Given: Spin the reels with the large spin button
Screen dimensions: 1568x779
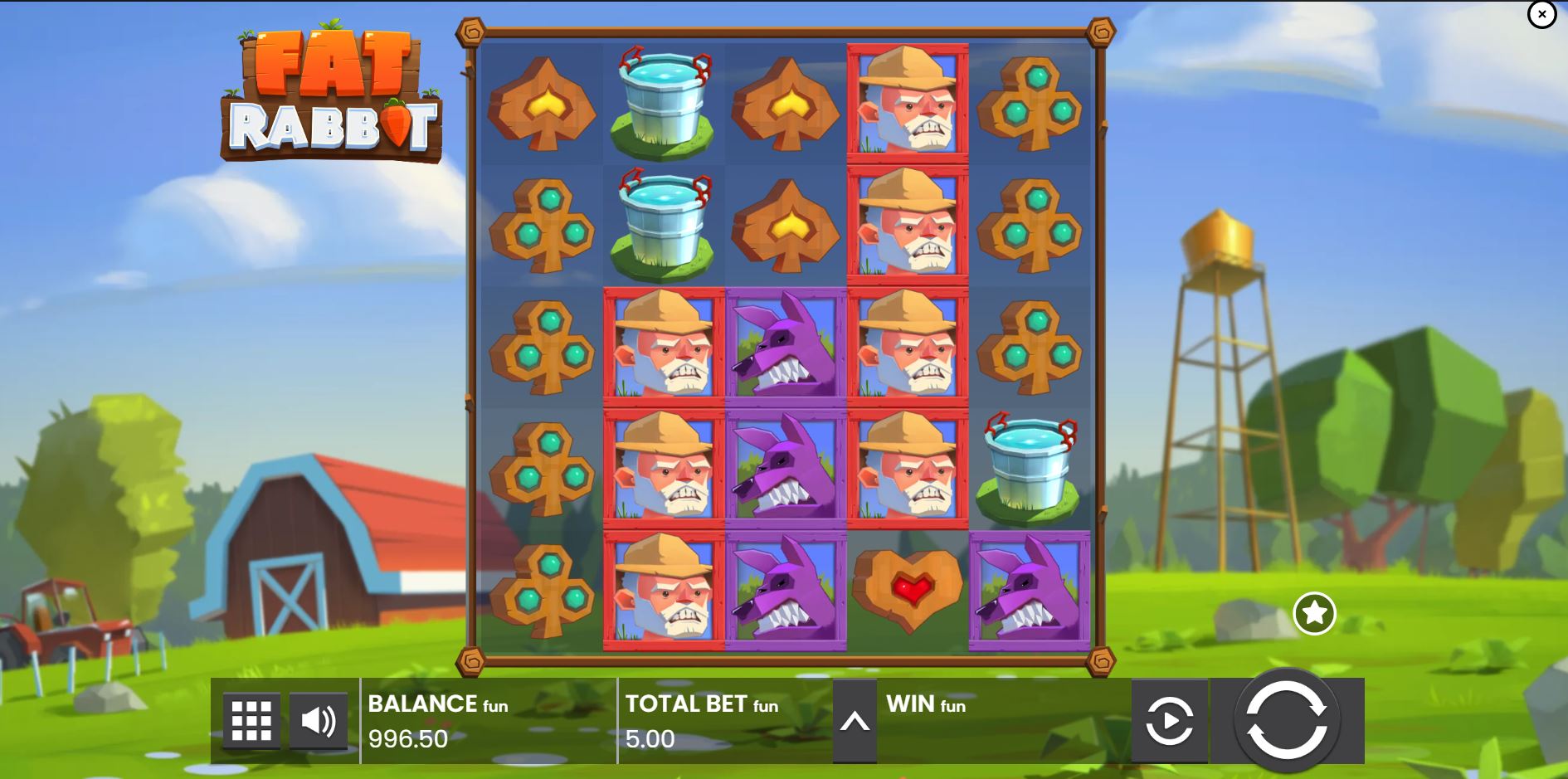Looking at the screenshot, I should pos(1290,721).
